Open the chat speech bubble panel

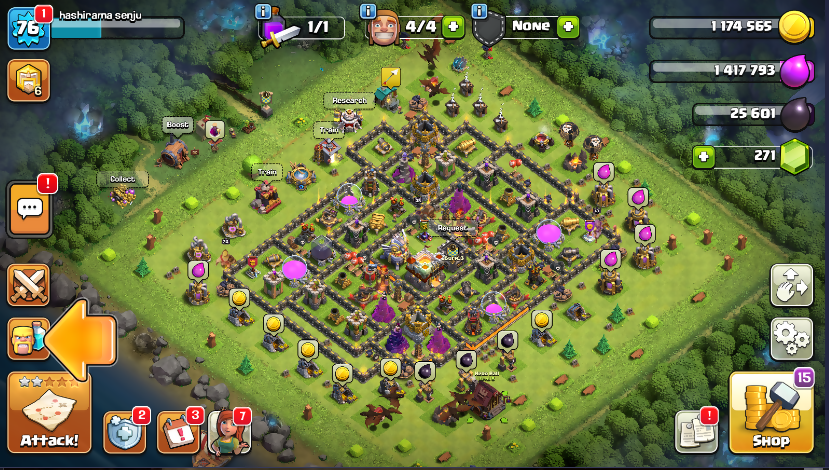tap(29, 209)
